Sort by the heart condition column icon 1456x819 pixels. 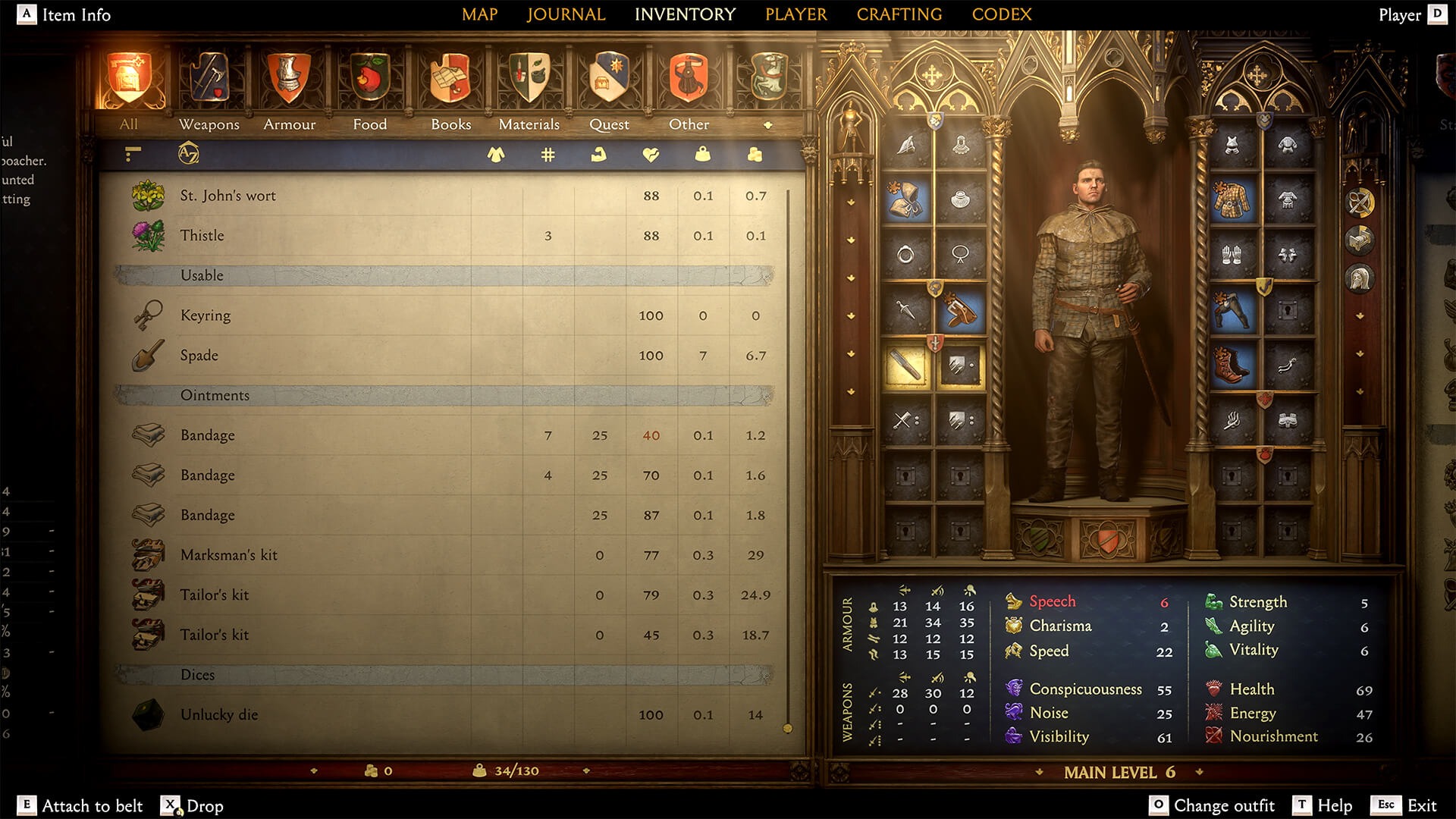click(650, 155)
